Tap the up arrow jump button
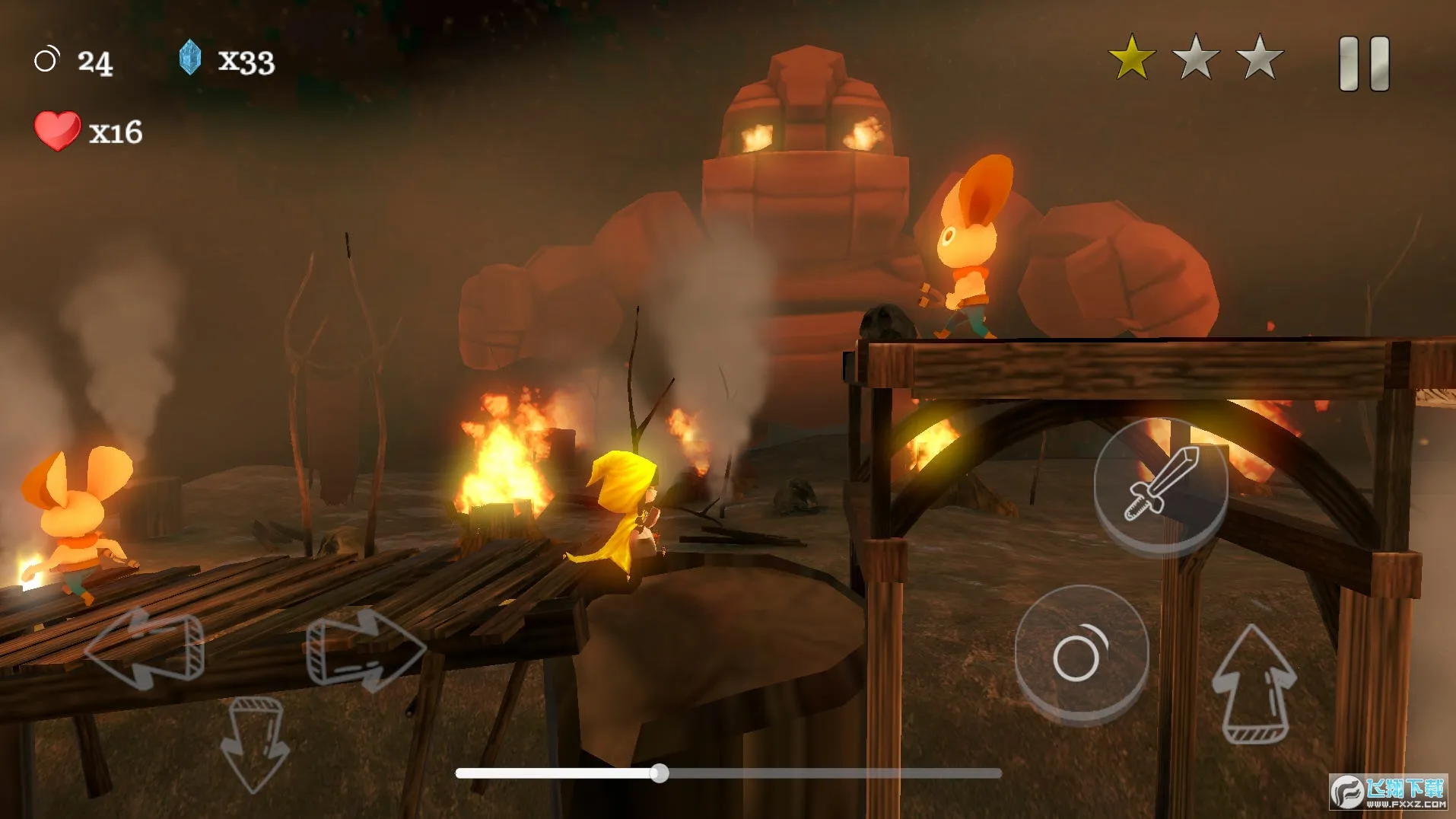 (1254, 684)
